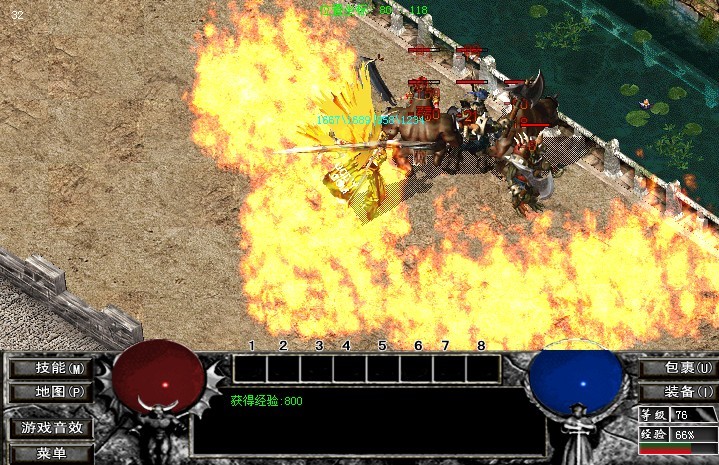Open the 菜单 menu

coord(51,454)
